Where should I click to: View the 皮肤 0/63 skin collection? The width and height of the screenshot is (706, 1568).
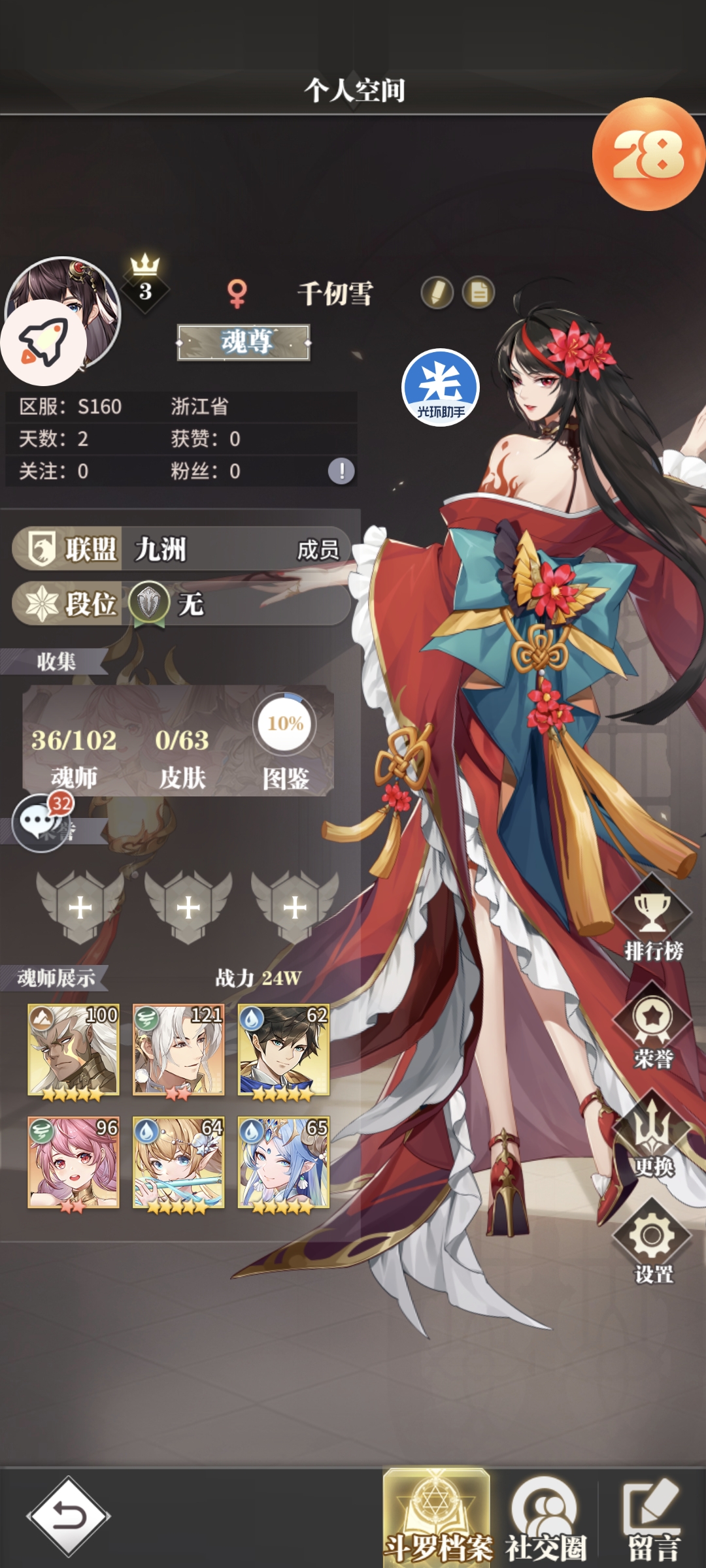click(x=182, y=755)
